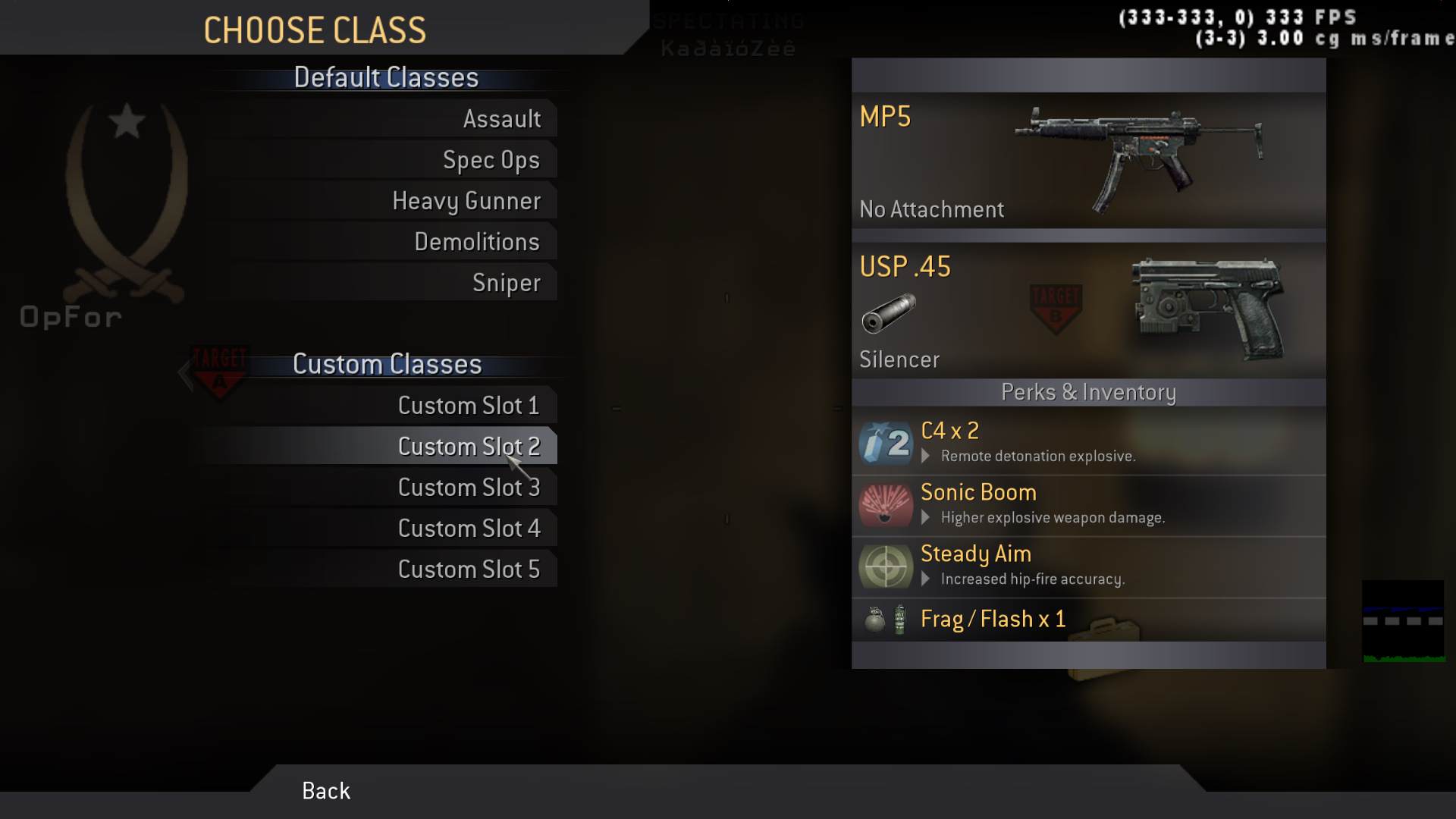The image size is (1456, 819).
Task: Select Custom Slot 4
Action: click(468, 529)
